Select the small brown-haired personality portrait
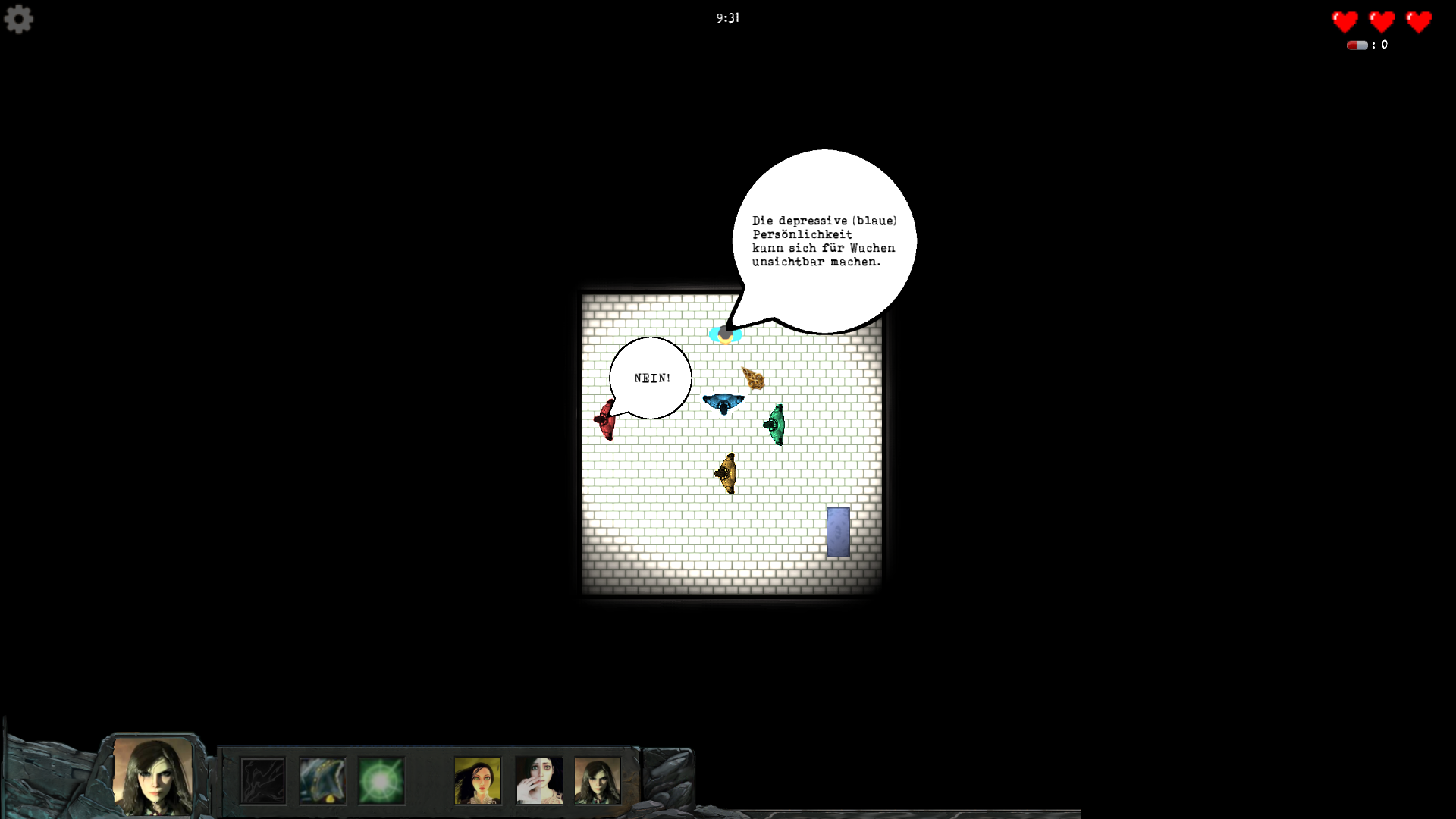 [598, 780]
